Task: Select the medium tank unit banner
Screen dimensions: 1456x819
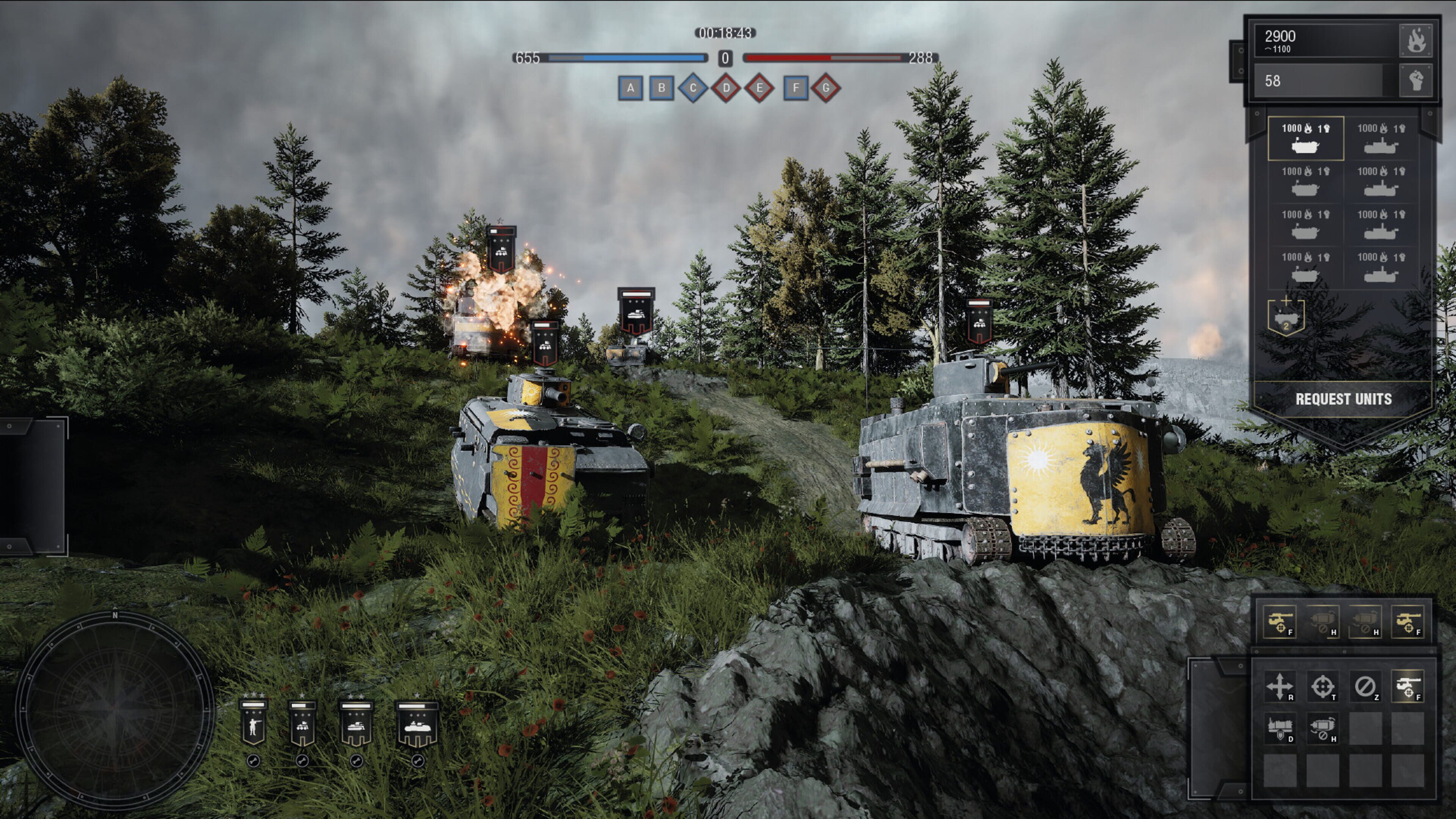Action: pos(356,723)
